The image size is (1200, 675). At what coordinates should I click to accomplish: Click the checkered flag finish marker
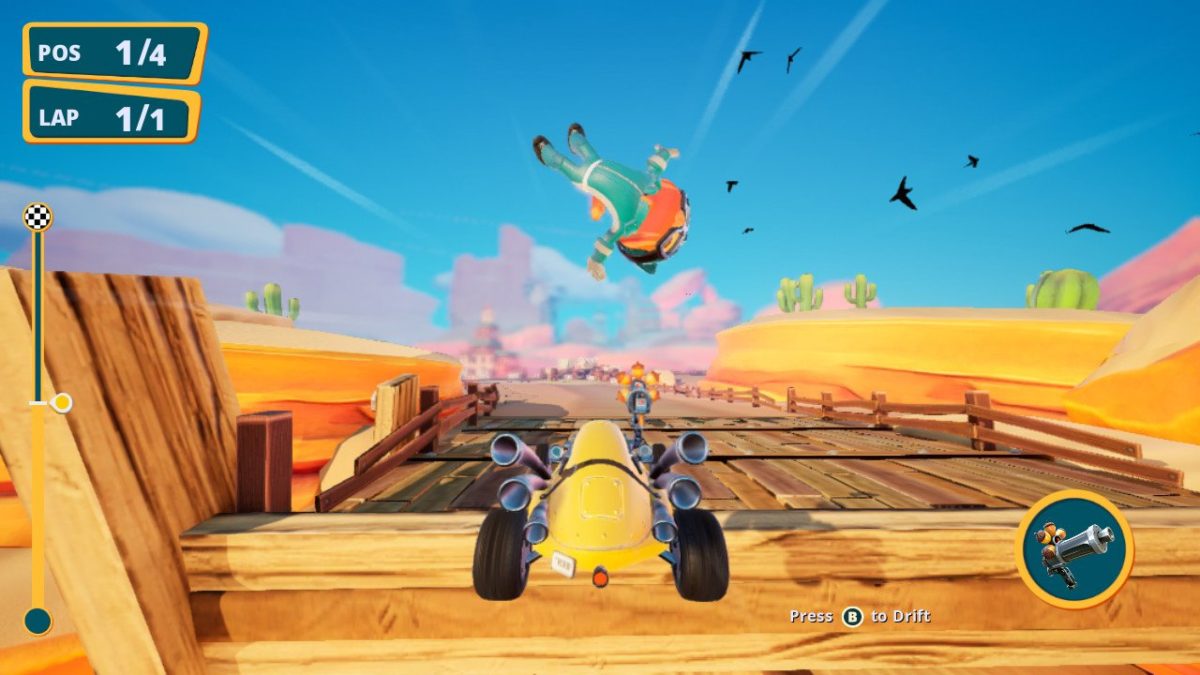pos(38,217)
